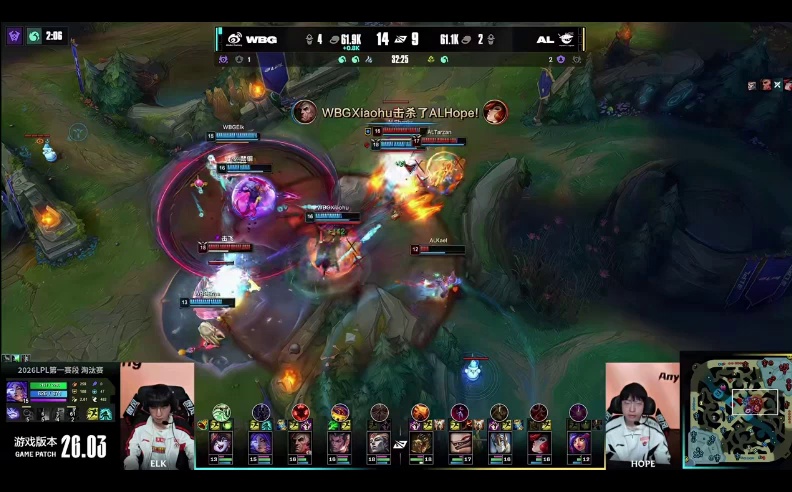The width and height of the screenshot is (792, 492).
Task: Click the minimap in the corner
Action: click(736, 410)
